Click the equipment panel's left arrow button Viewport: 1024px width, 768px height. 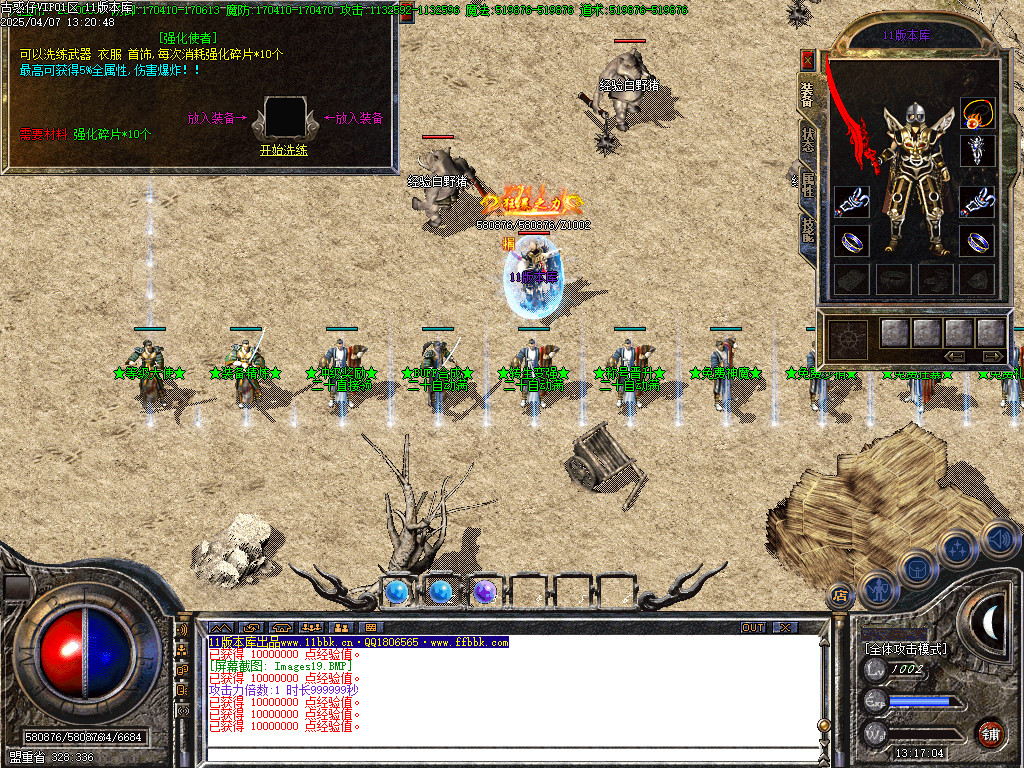tap(955, 356)
